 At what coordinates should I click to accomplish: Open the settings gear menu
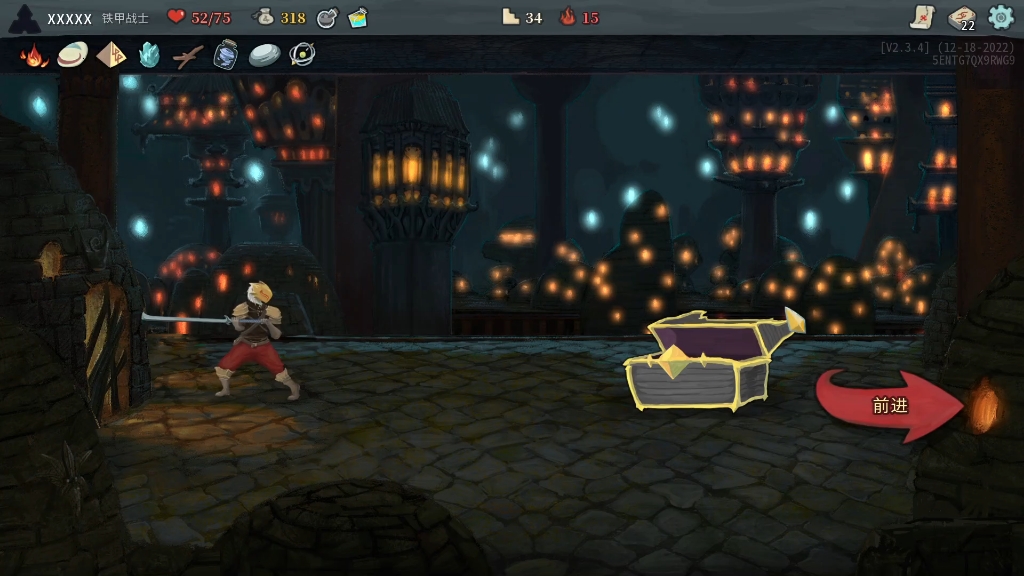tap(1001, 17)
